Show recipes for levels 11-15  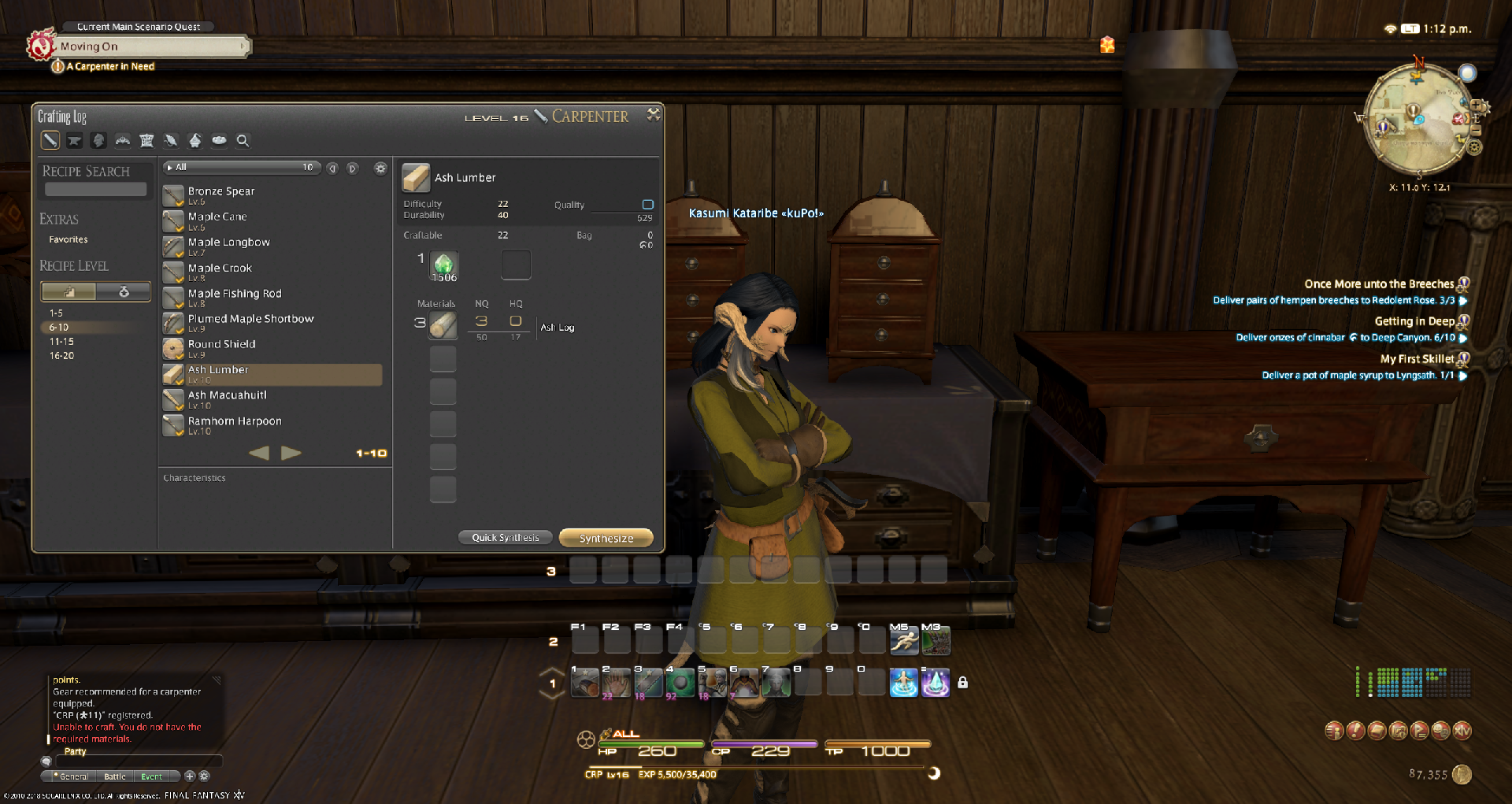(61, 342)
